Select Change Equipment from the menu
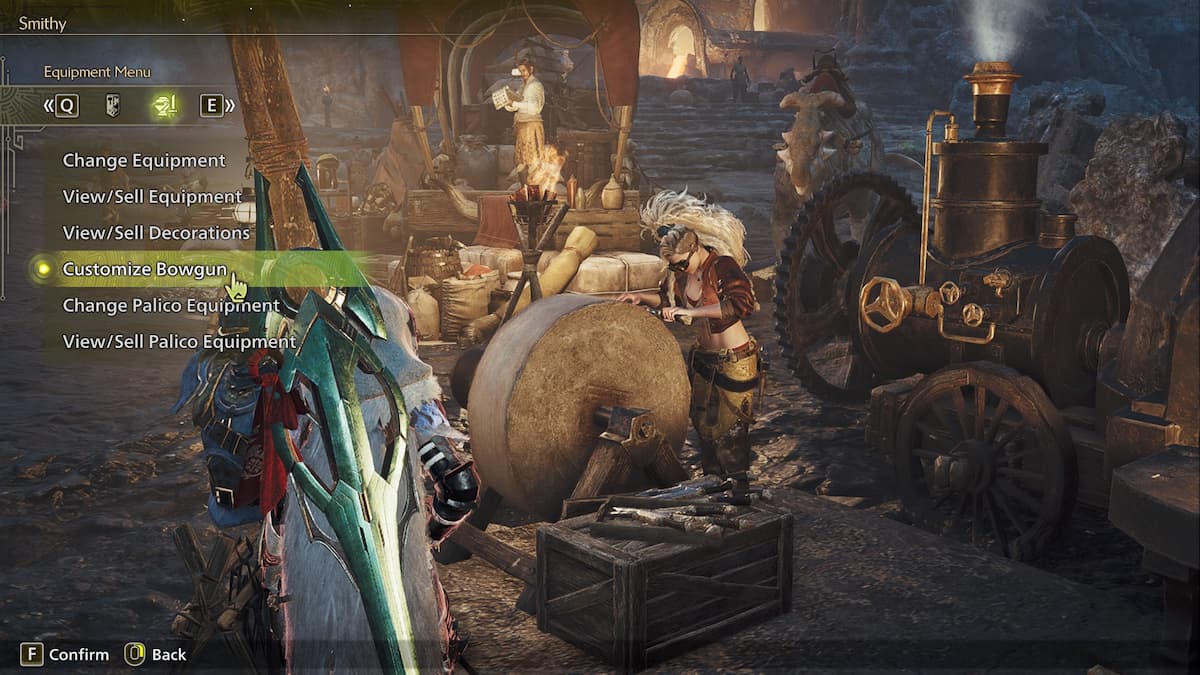The width and height of the screenshot is (1200, 675). [144, 160]
